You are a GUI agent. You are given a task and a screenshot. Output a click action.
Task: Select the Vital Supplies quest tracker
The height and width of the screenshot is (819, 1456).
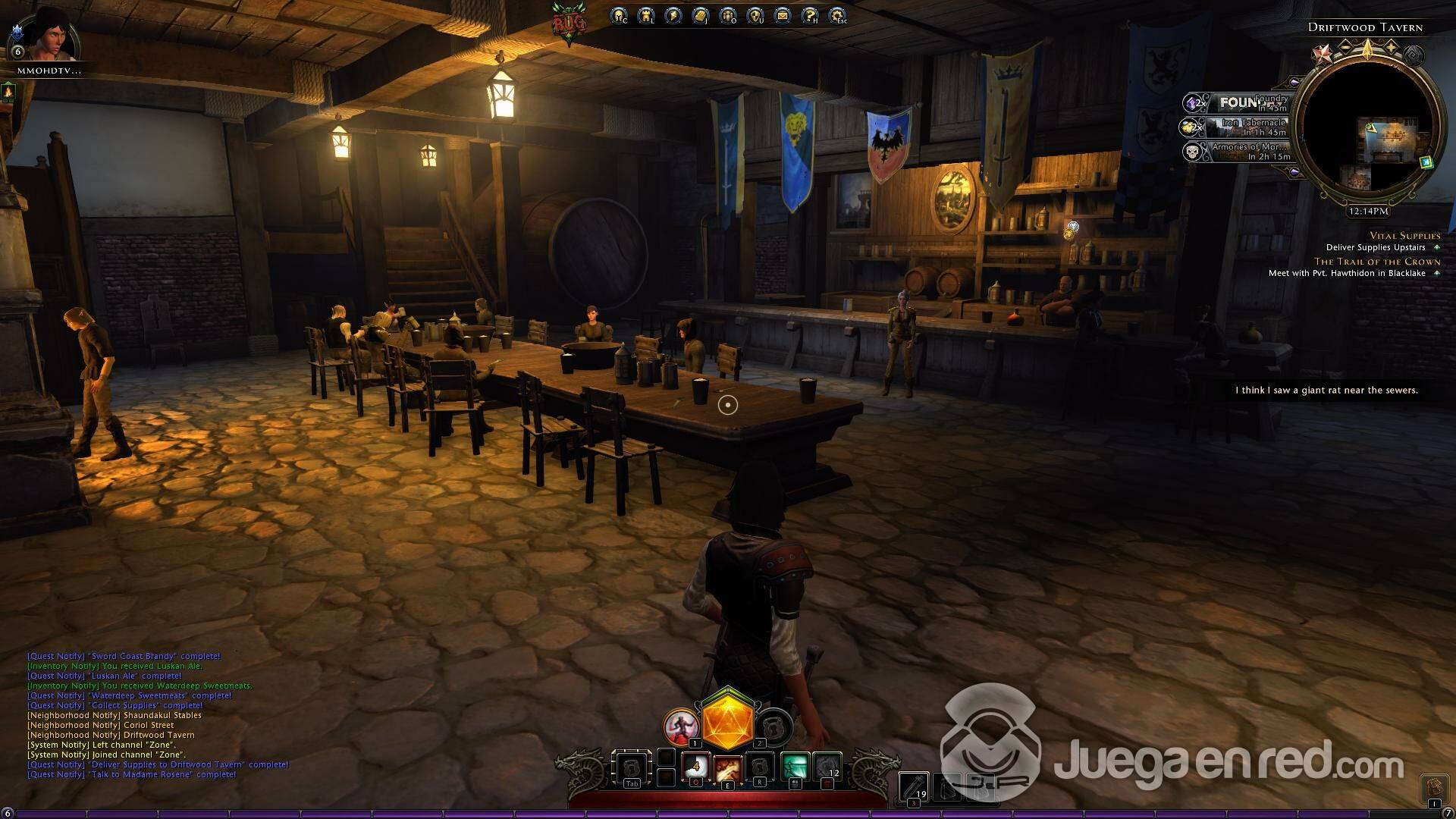(1404, 236)
